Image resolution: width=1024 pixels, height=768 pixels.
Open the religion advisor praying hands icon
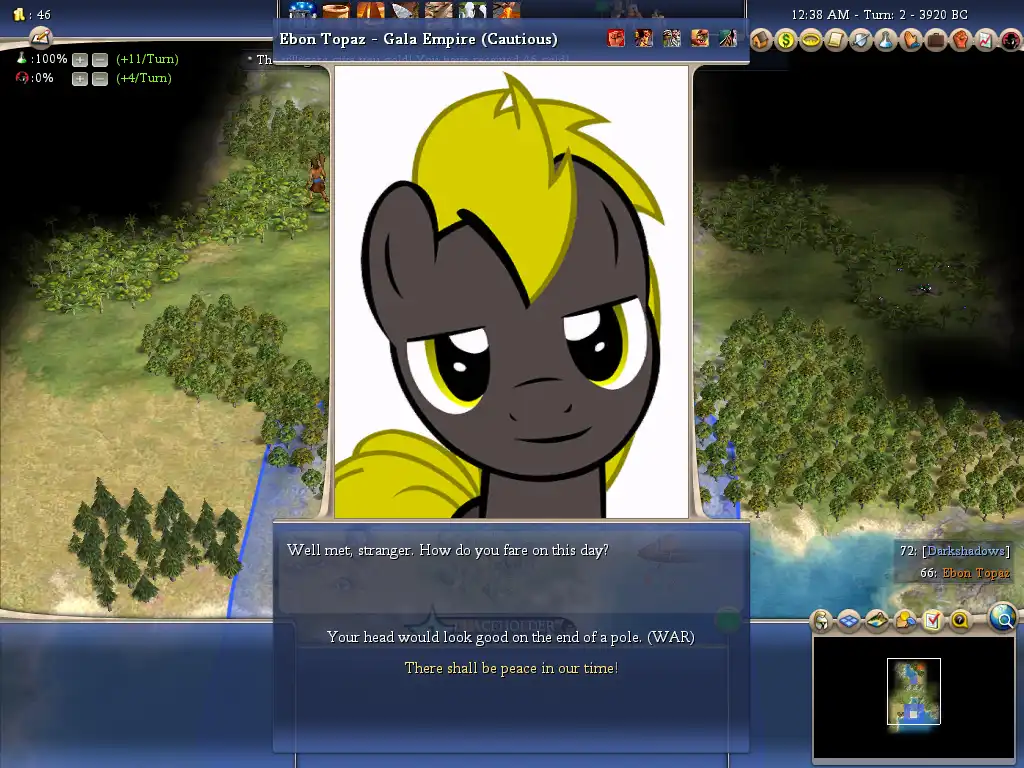click(x=911, y=40)
